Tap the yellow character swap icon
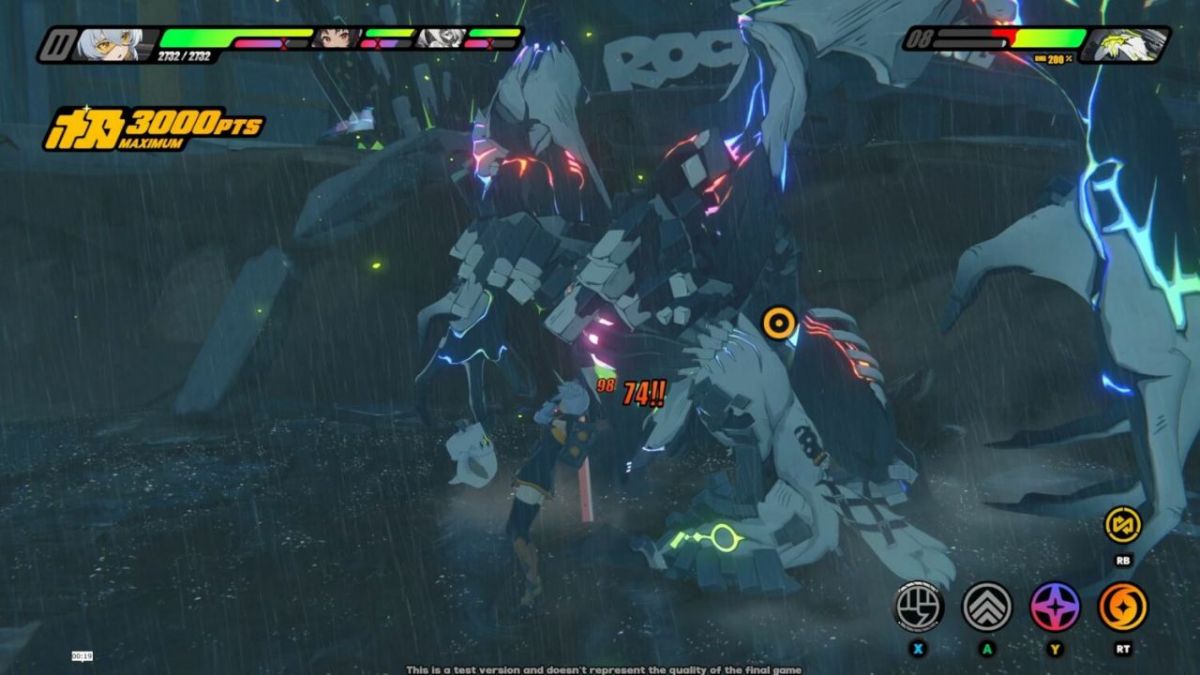This screenshot has height=675, width=1200. pyautogui.click(x=1122, y=524)
